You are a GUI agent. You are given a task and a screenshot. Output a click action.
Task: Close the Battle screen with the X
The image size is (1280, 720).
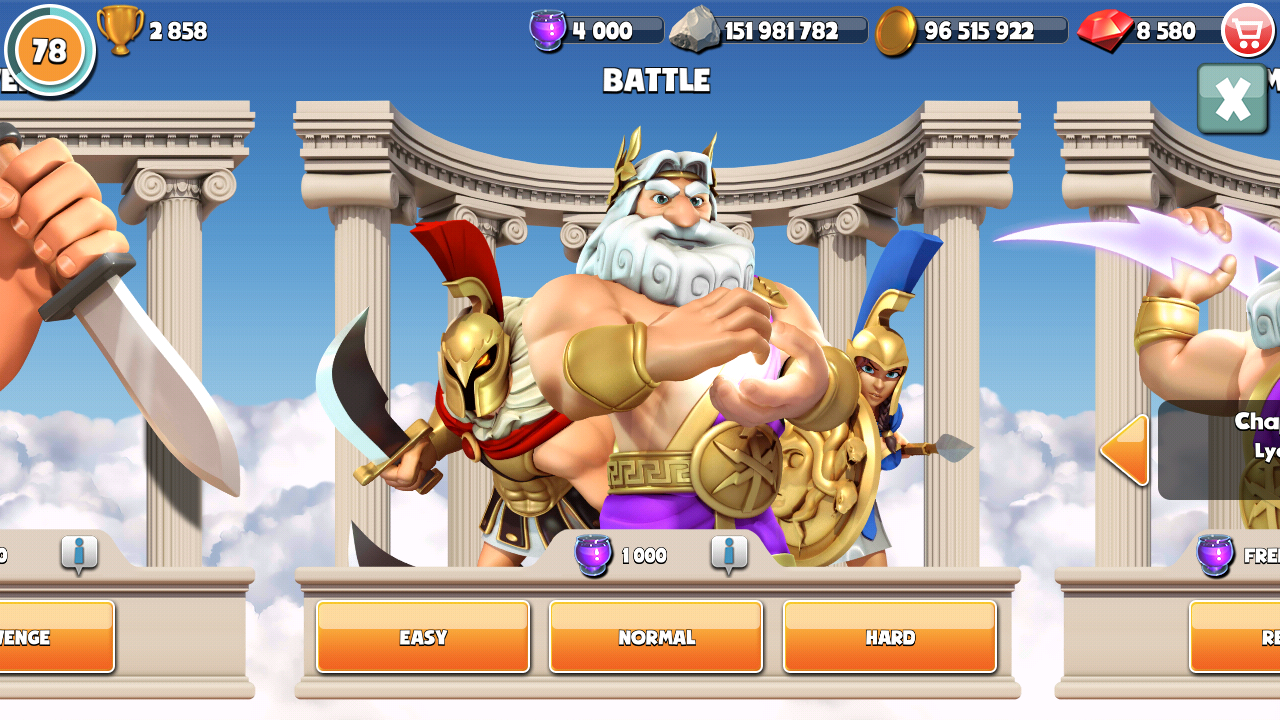coord(1232,99)
